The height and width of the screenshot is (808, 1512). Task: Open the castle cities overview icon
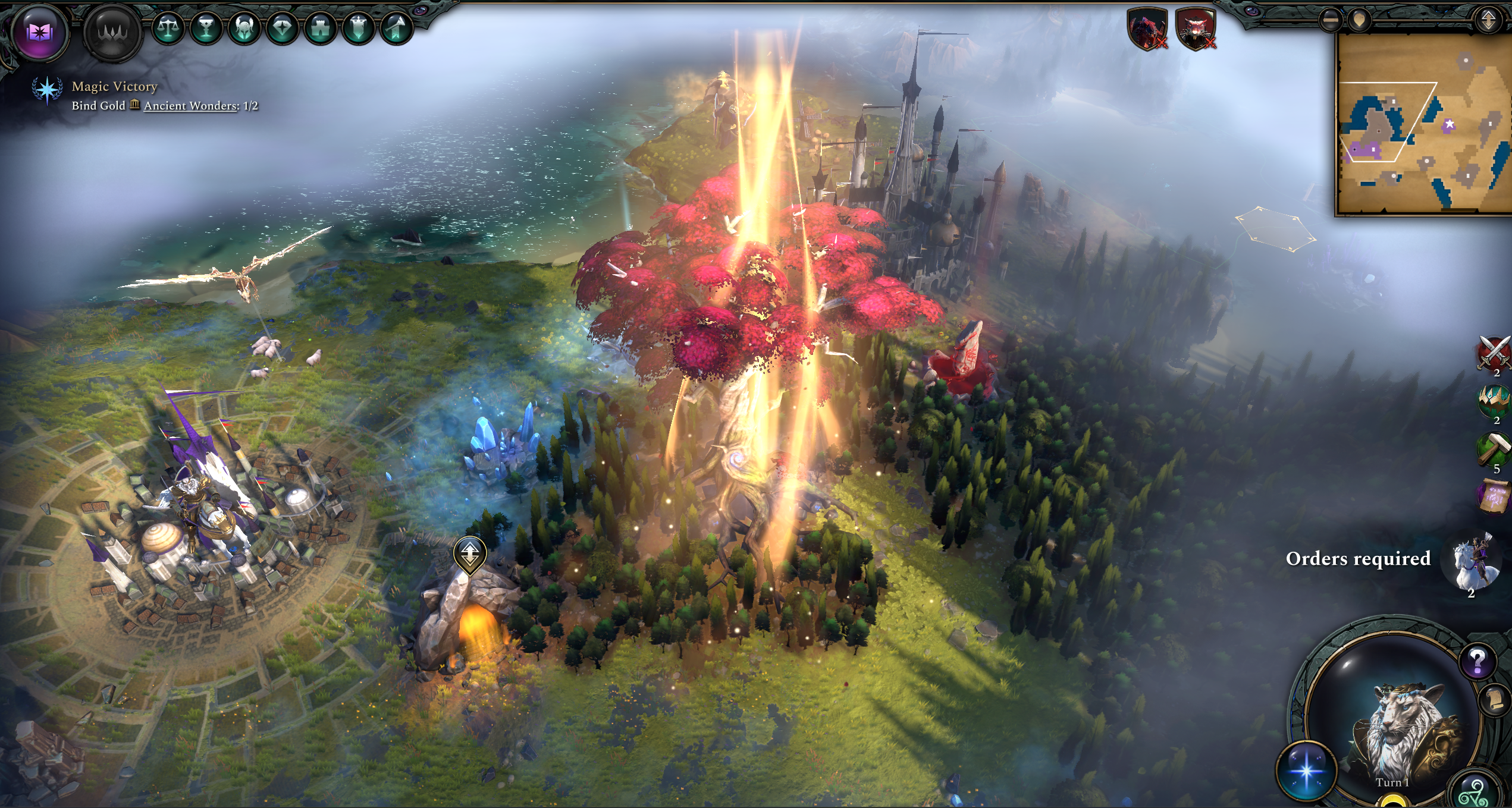coord(321,28)
